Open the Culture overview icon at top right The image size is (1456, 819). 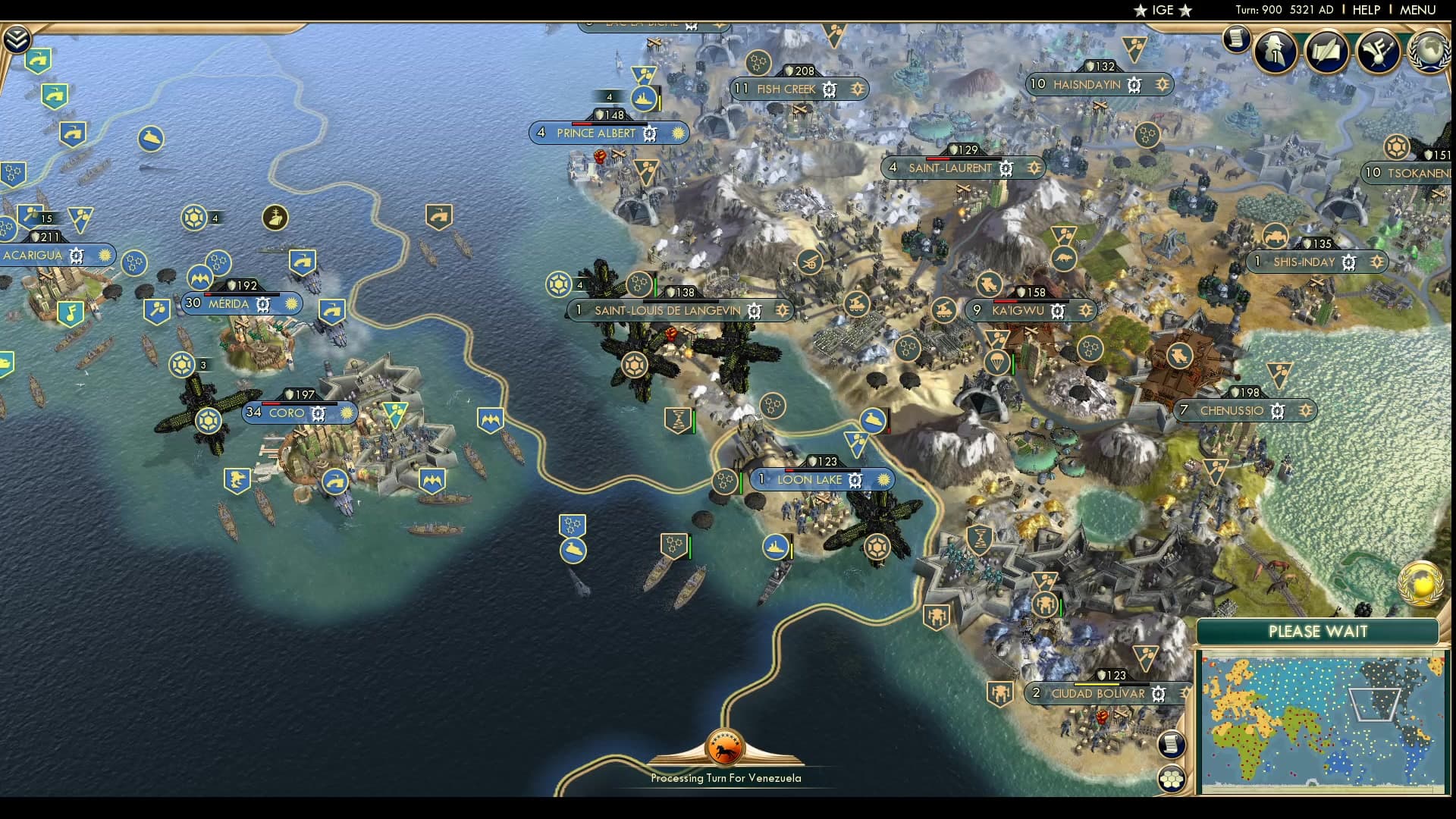1377,52
